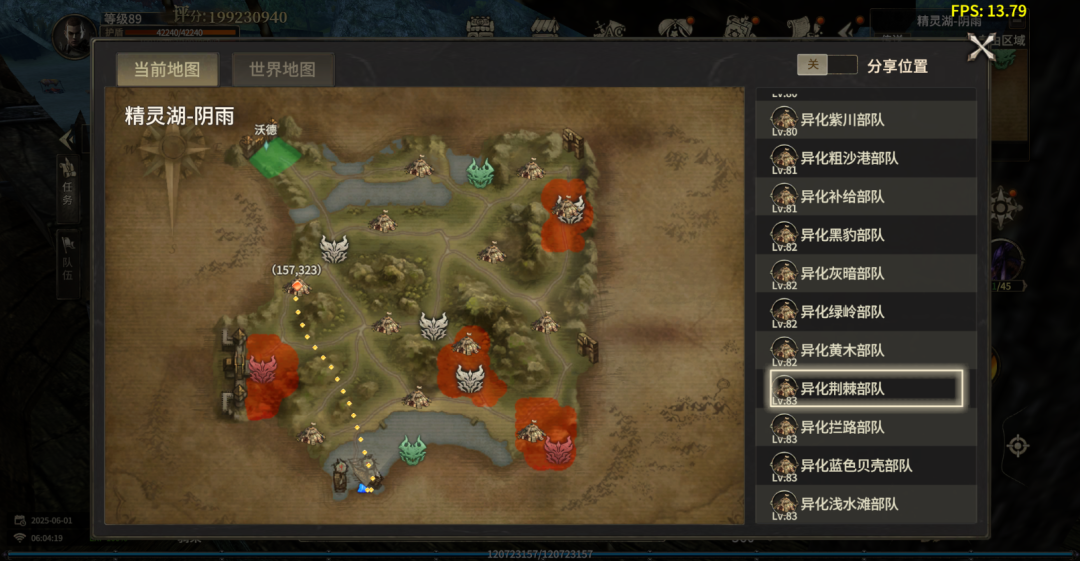This screenshot has height=561, width=1080.
Task: Choose 异化粗沙港部队 in the list
Action: (x=866, y=158)
